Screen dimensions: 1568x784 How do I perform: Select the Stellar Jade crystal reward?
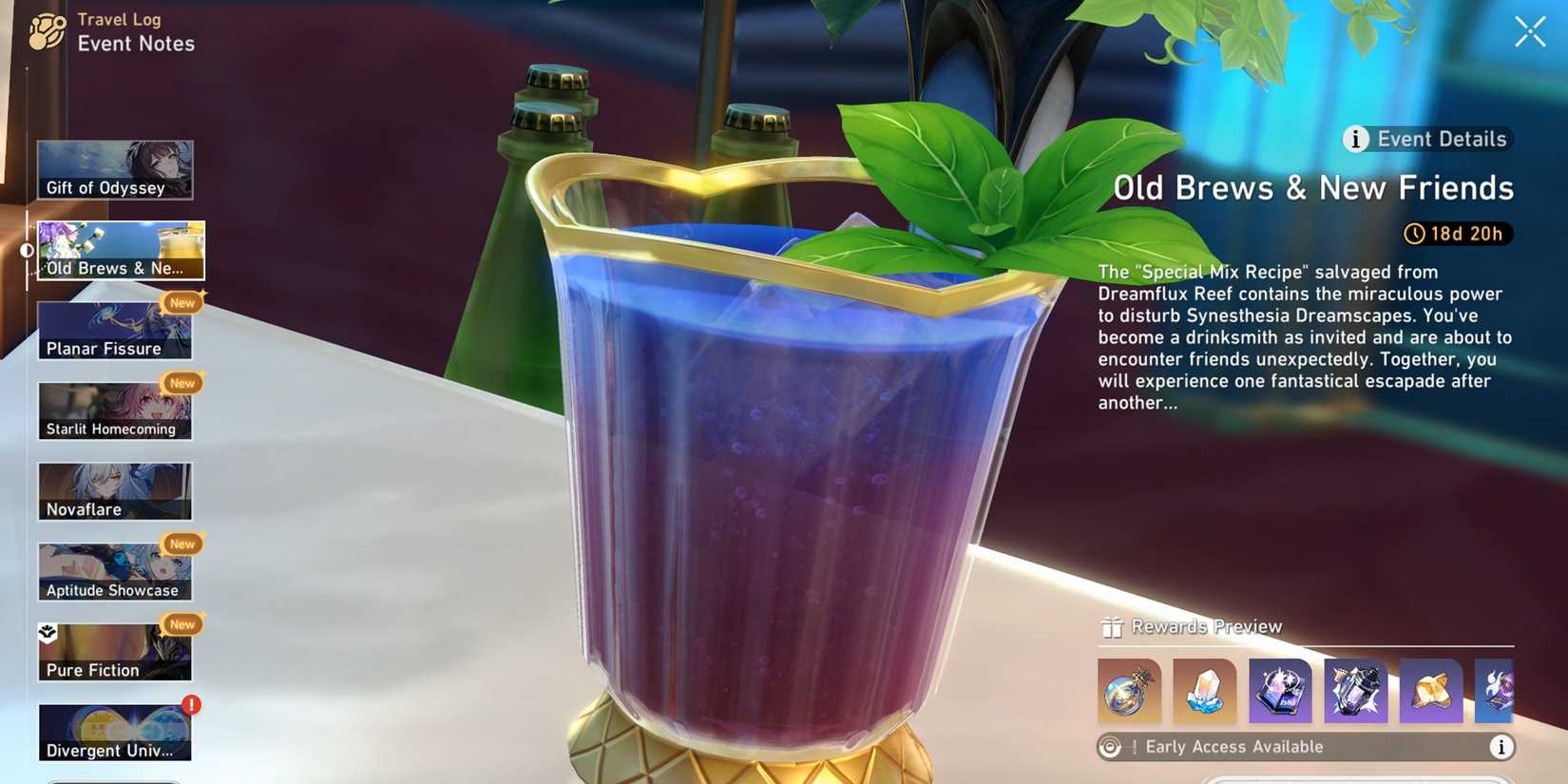pyautogui.click(x=1203, y=692)
